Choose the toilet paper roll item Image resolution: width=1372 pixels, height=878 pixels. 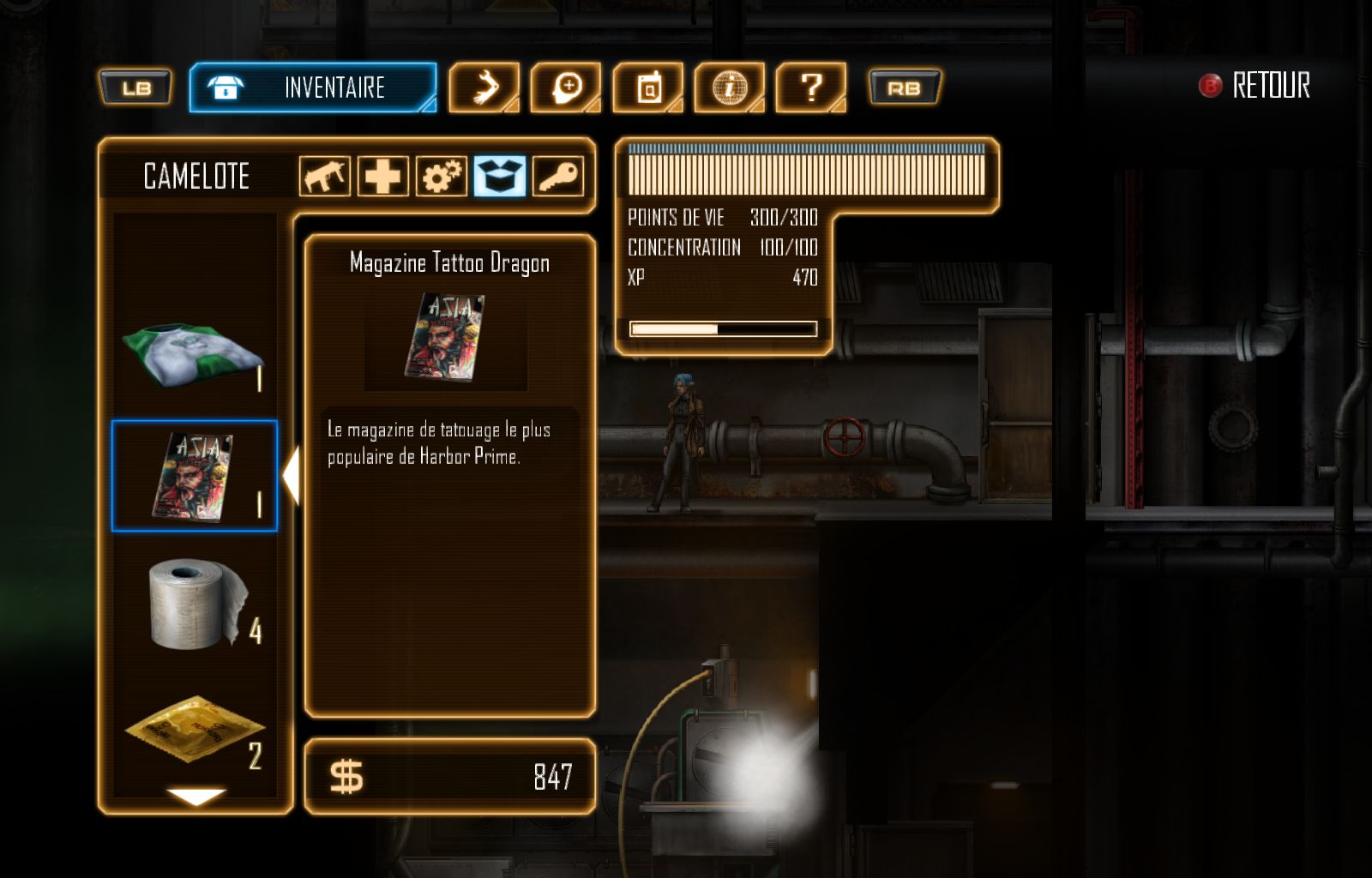pyautogui.click(x=195, y=604)
